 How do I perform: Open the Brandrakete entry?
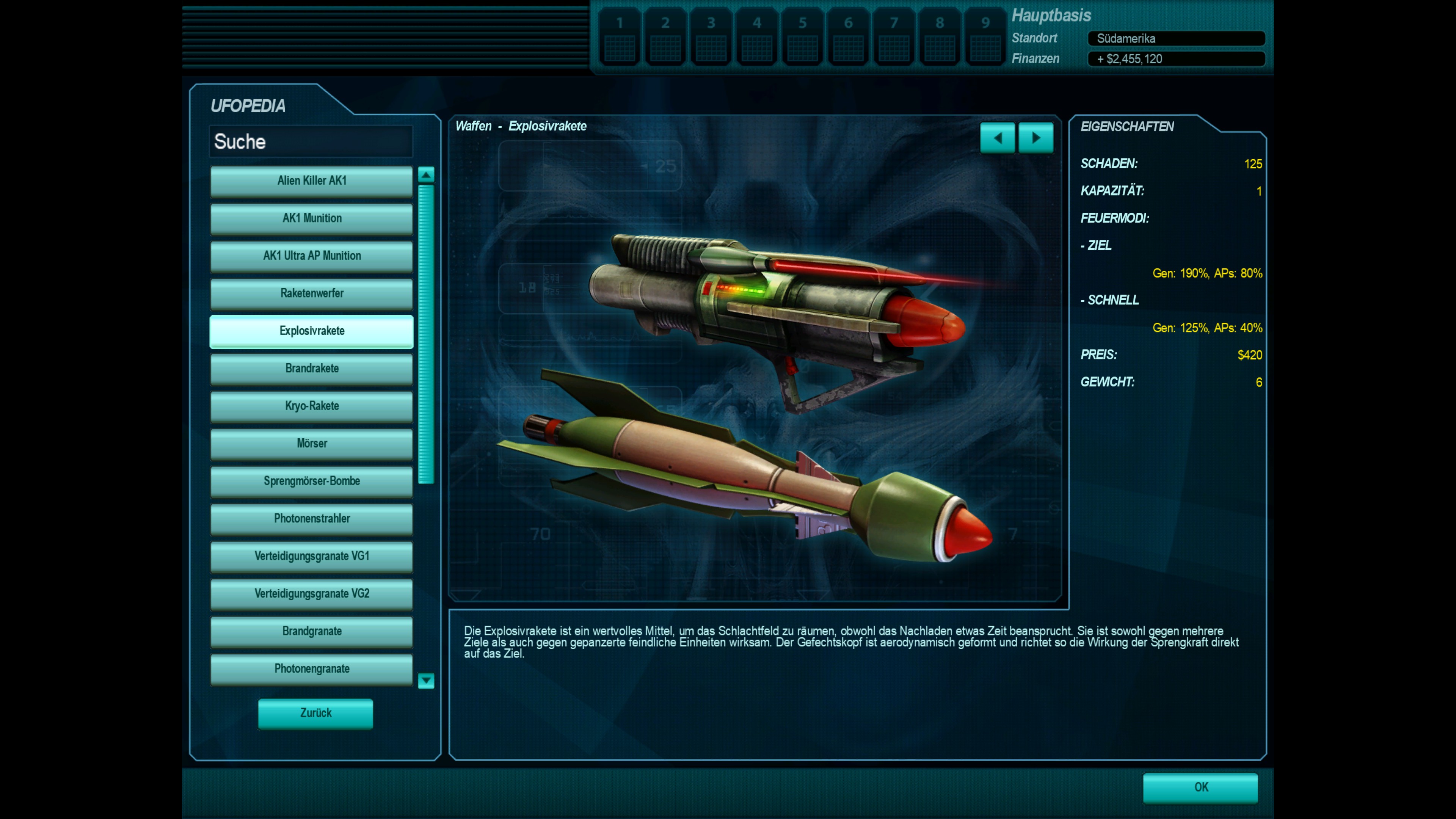[x=311, y=369]
